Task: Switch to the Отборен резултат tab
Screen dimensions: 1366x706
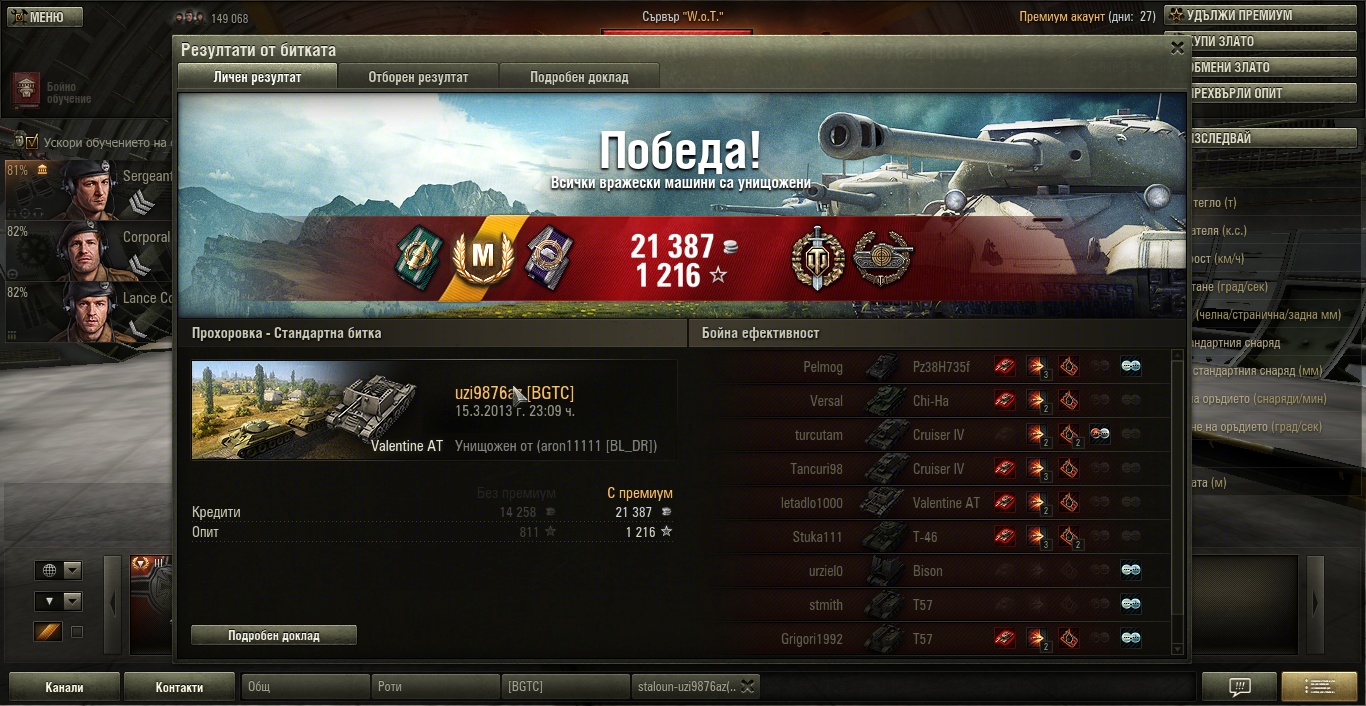Action: tap(418, 77)
